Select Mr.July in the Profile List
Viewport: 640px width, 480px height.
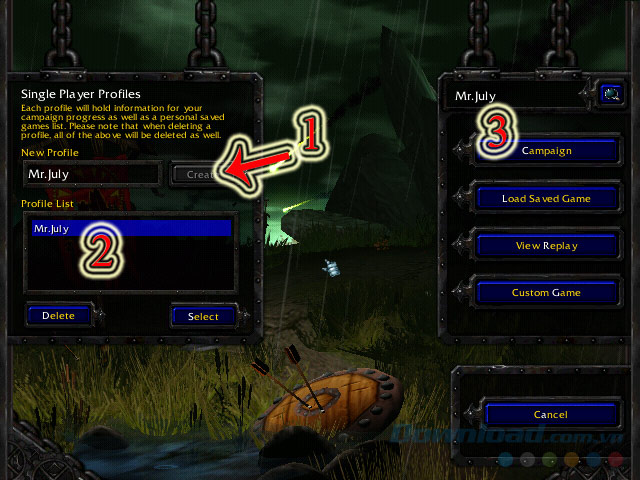[x=130, y=229]
